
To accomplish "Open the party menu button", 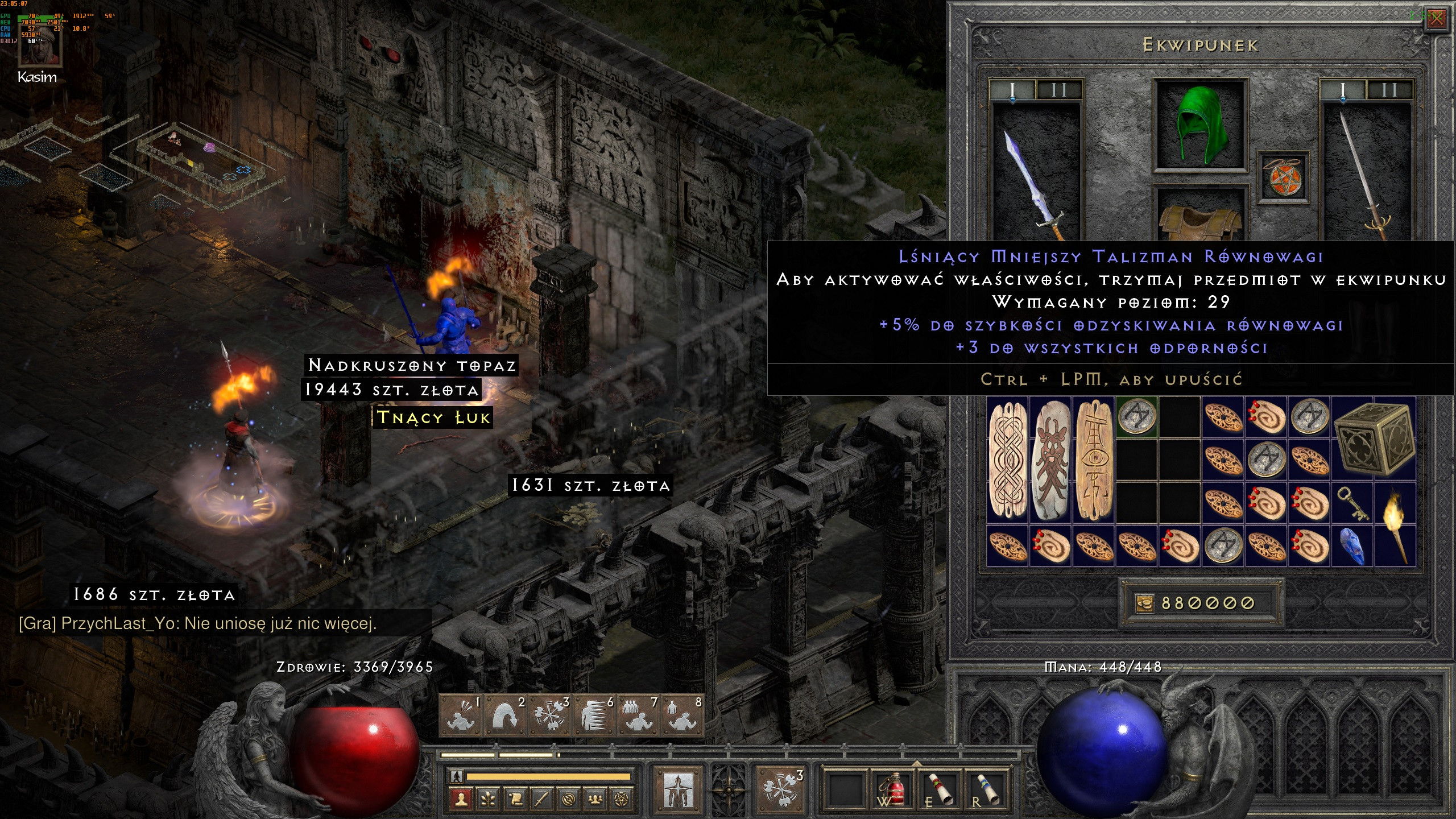I will [x=595, y=800].
